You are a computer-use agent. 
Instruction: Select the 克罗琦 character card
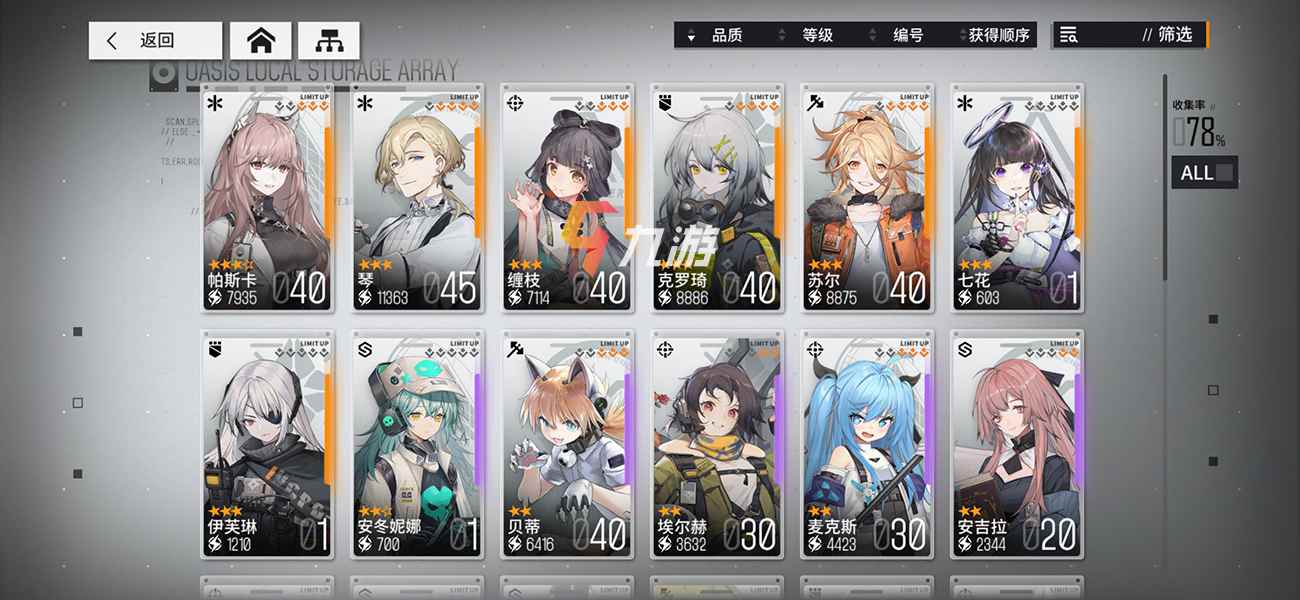pyautogui.click(x=716, y=198)
